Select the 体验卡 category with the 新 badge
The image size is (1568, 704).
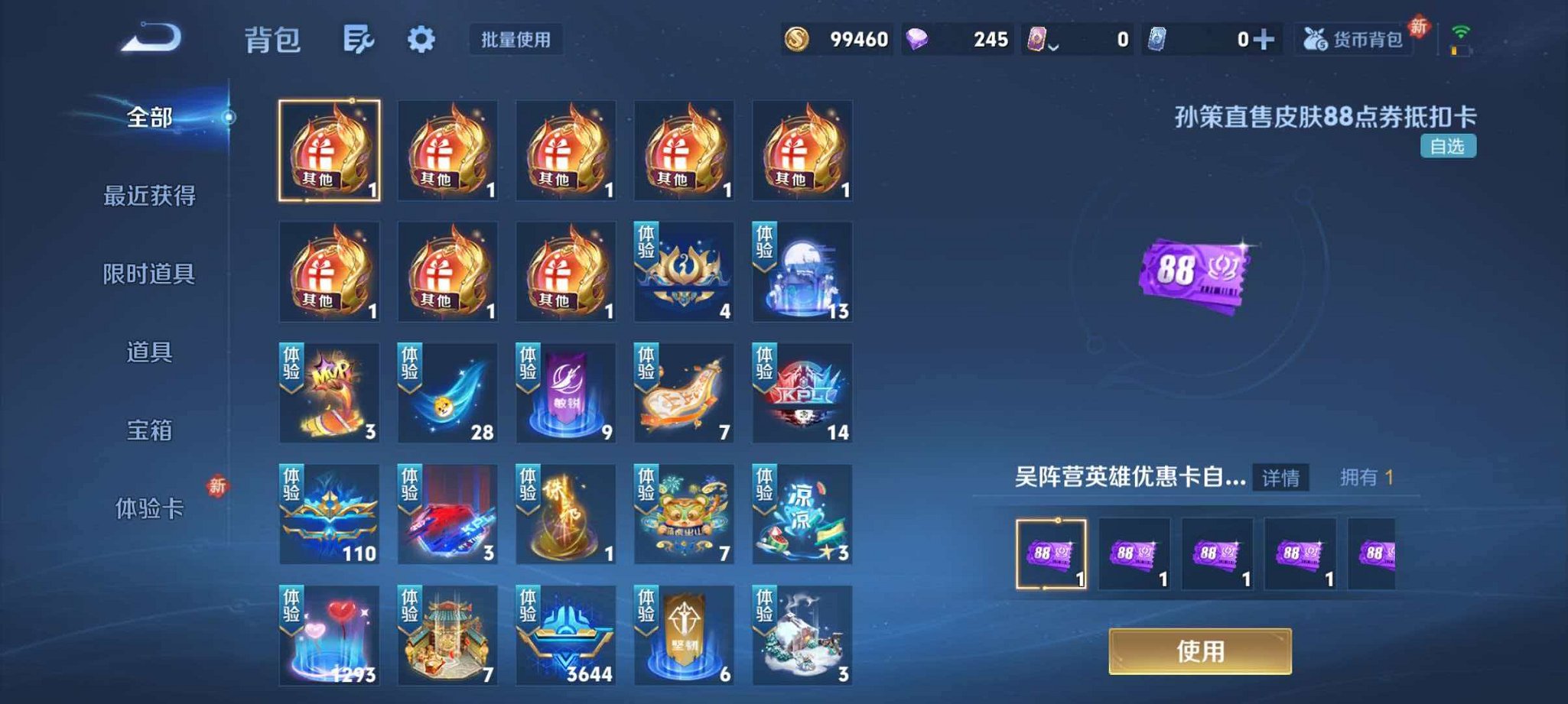(151, 508)
